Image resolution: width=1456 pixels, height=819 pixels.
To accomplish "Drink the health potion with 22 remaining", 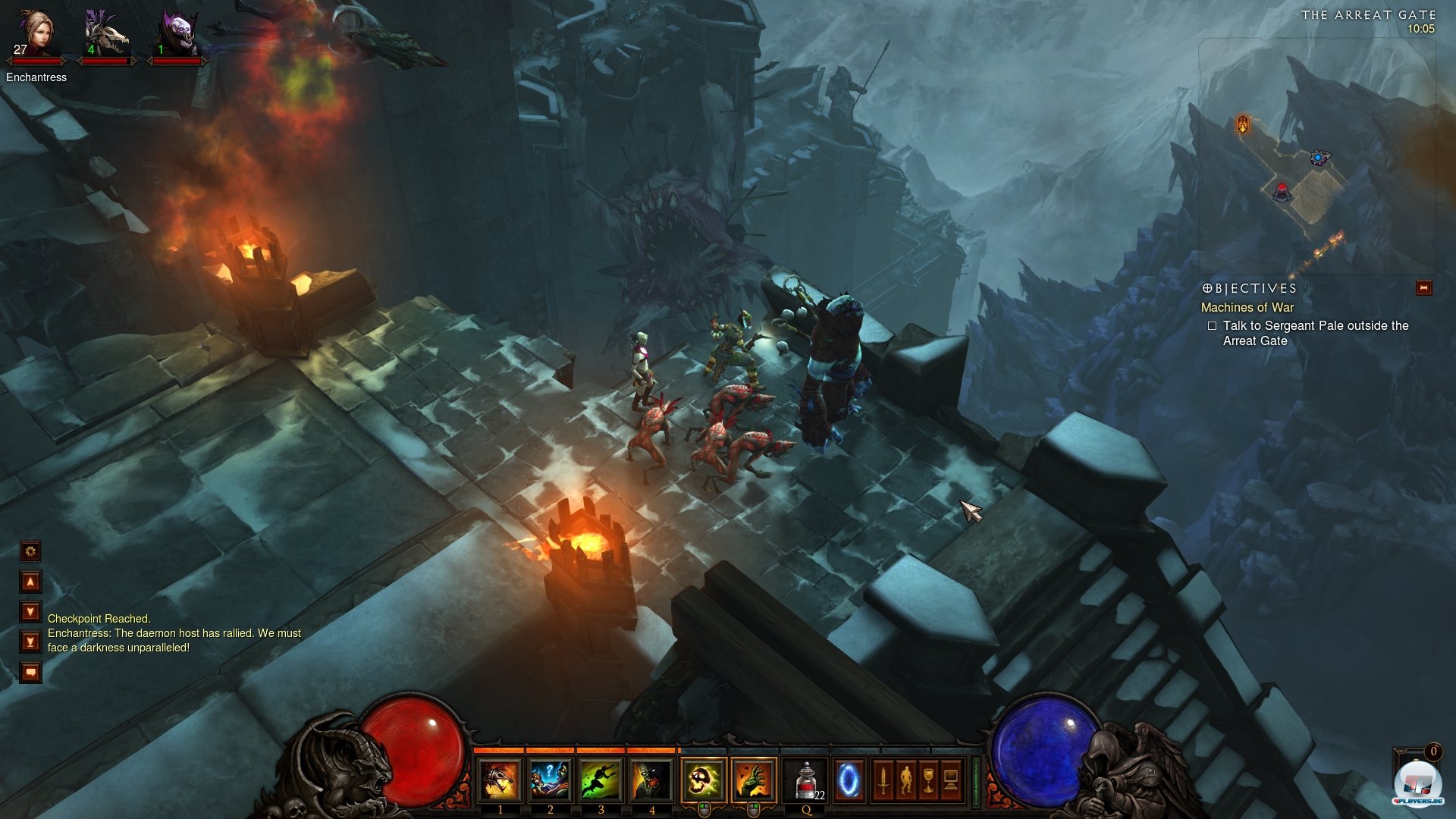I will tap(806, 780).
